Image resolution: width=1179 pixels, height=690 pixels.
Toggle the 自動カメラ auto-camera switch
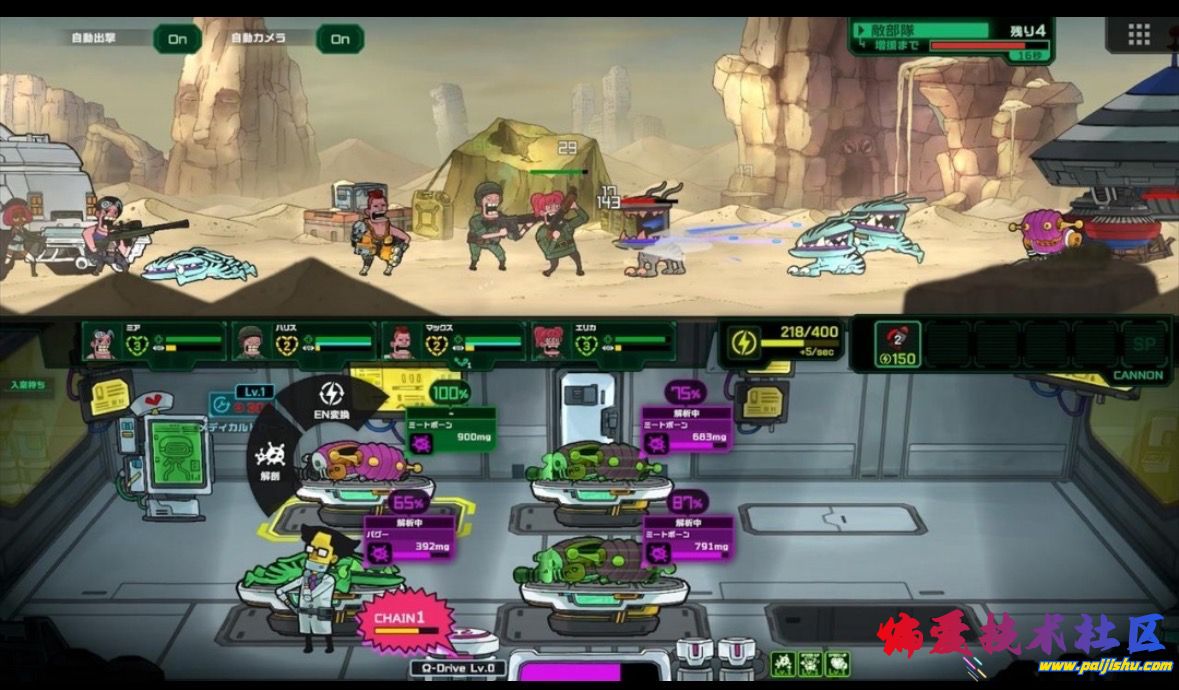pyautogui.click(x=340, y=39)
